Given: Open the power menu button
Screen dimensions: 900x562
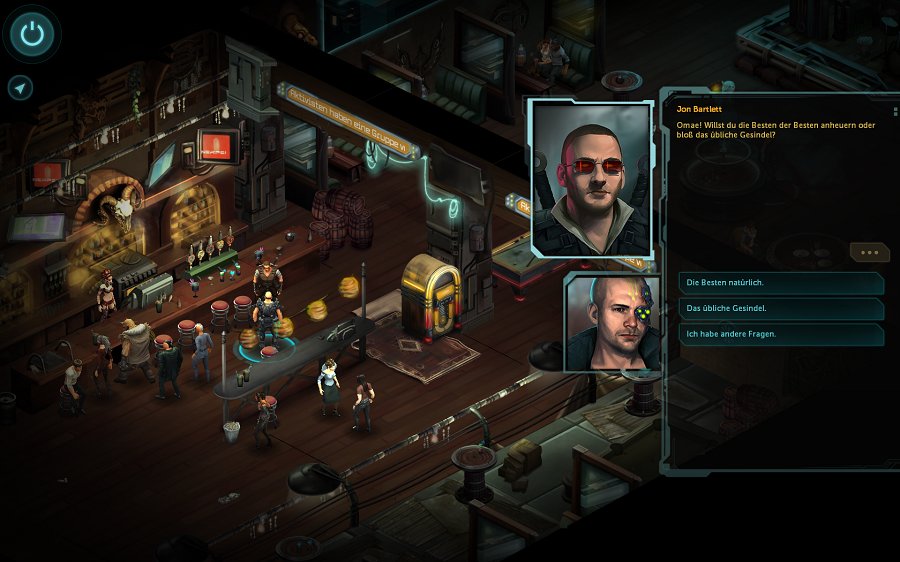Looking at the screenshot, I should pyautogui.click(x=33, y=34).
